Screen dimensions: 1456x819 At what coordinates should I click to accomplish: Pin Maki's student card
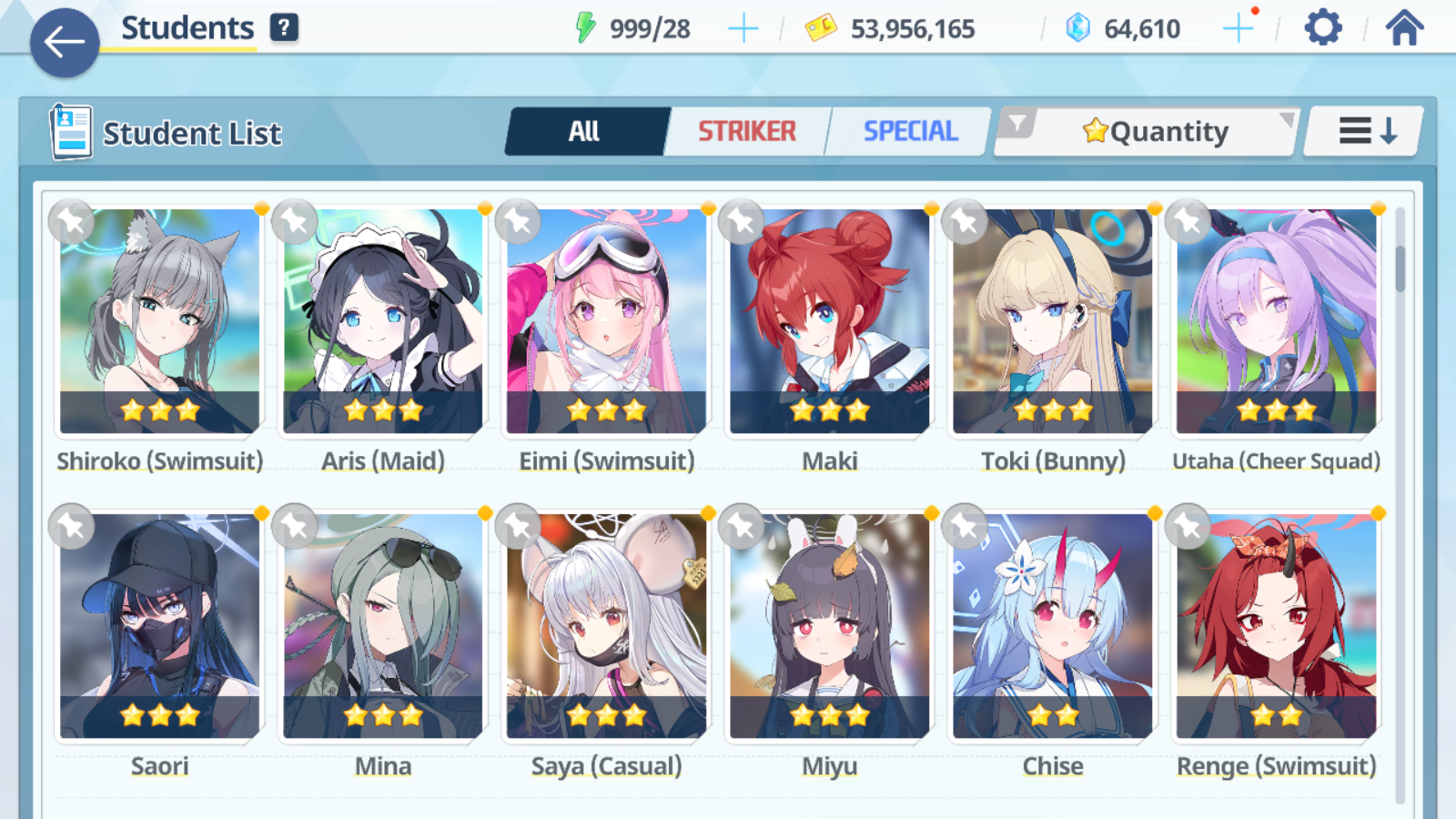[x=742, y=221]
